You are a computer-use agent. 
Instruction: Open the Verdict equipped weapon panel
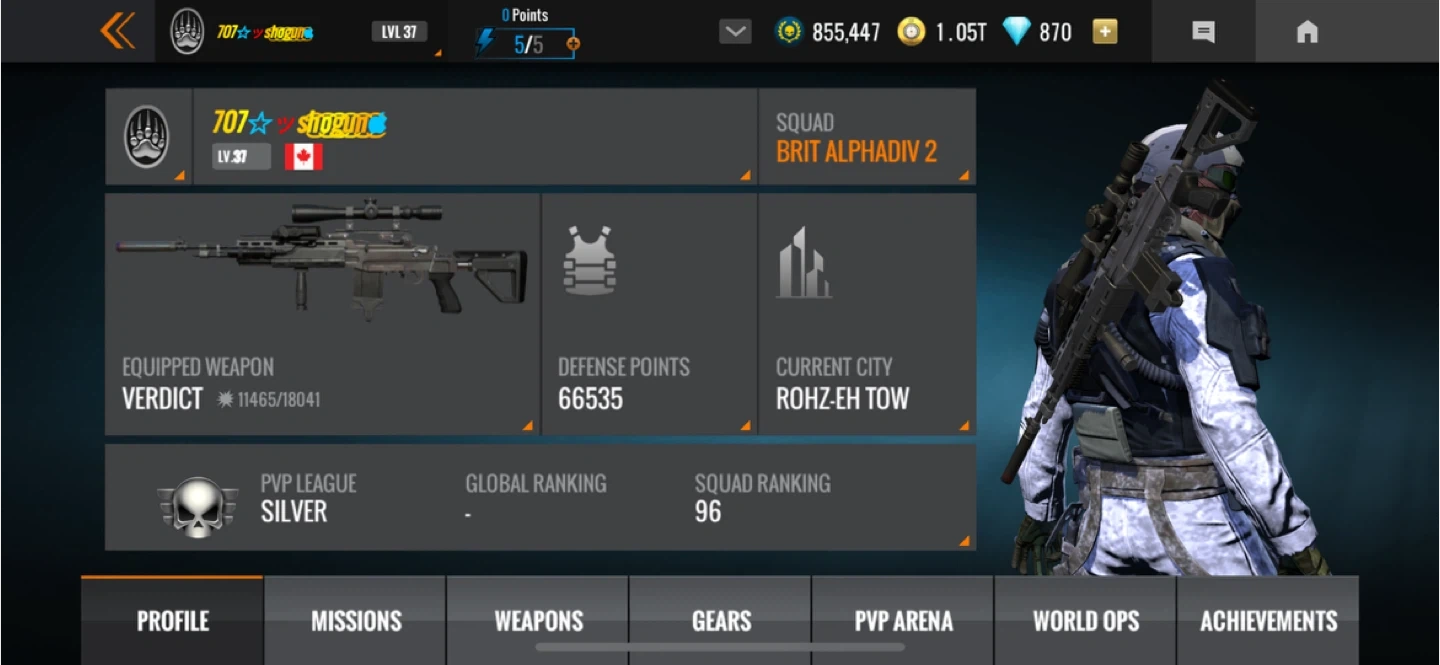tap(322, 314)
